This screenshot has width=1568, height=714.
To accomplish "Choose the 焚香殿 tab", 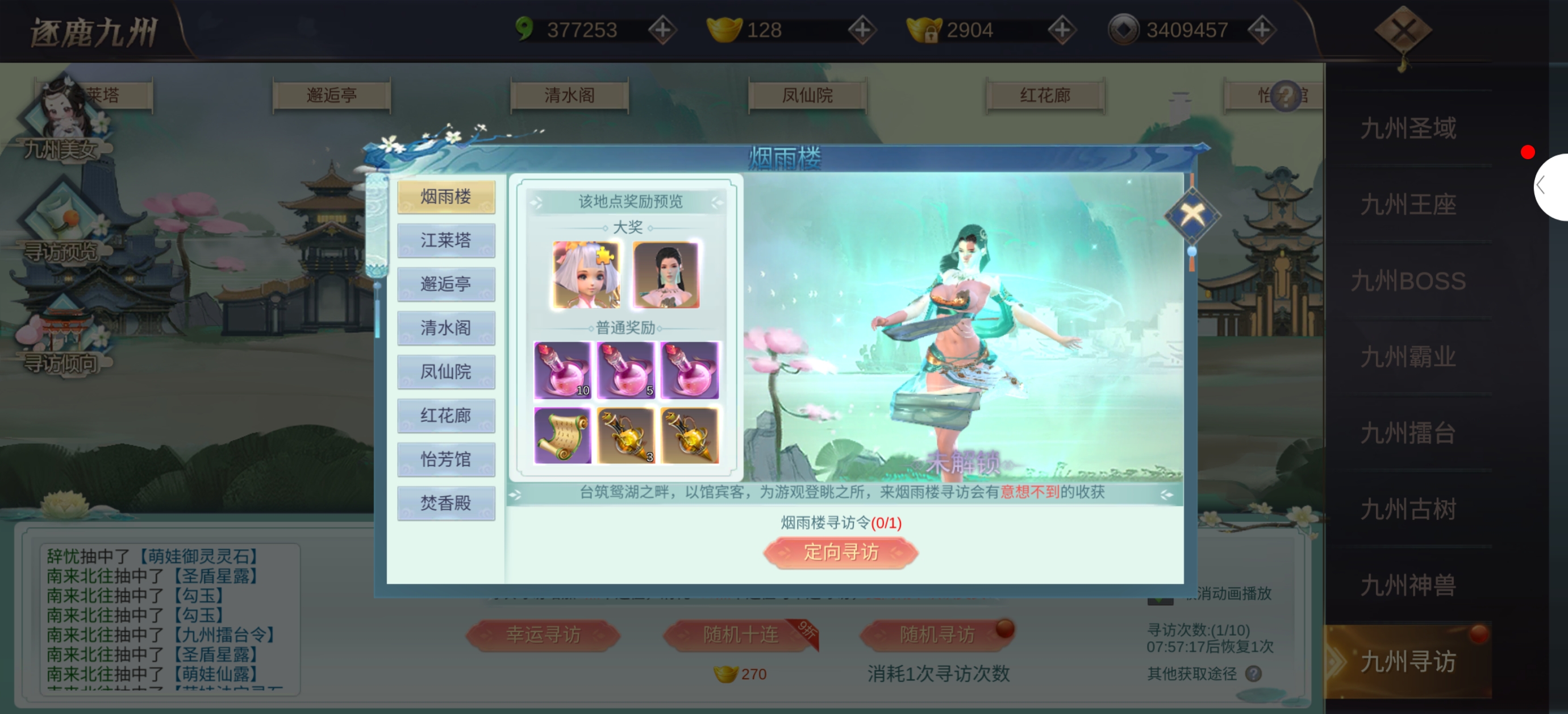I will [x=445, y=504].
